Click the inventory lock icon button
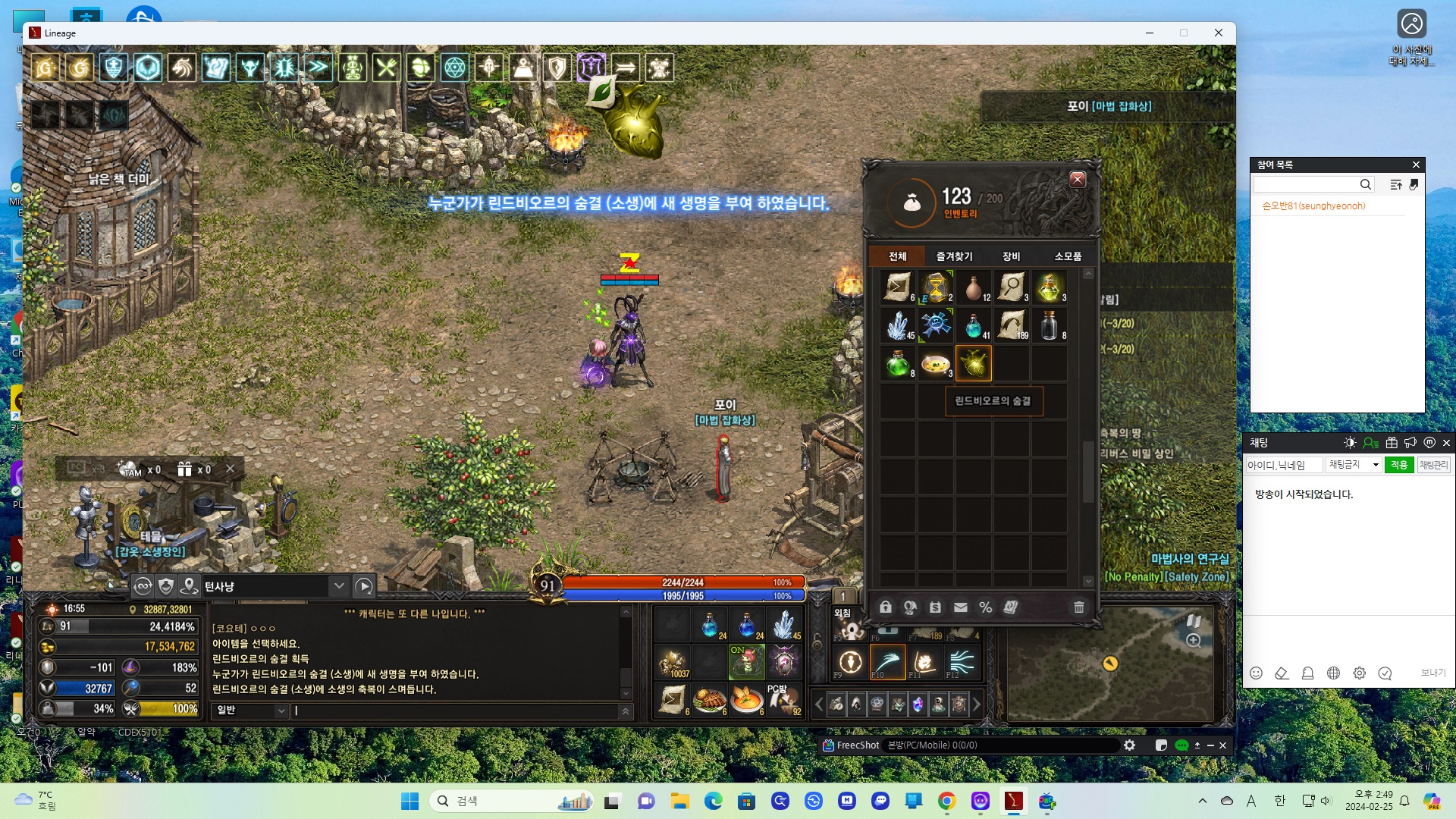The width and height of the screenshot is (1456, 819). click(885, 607)
